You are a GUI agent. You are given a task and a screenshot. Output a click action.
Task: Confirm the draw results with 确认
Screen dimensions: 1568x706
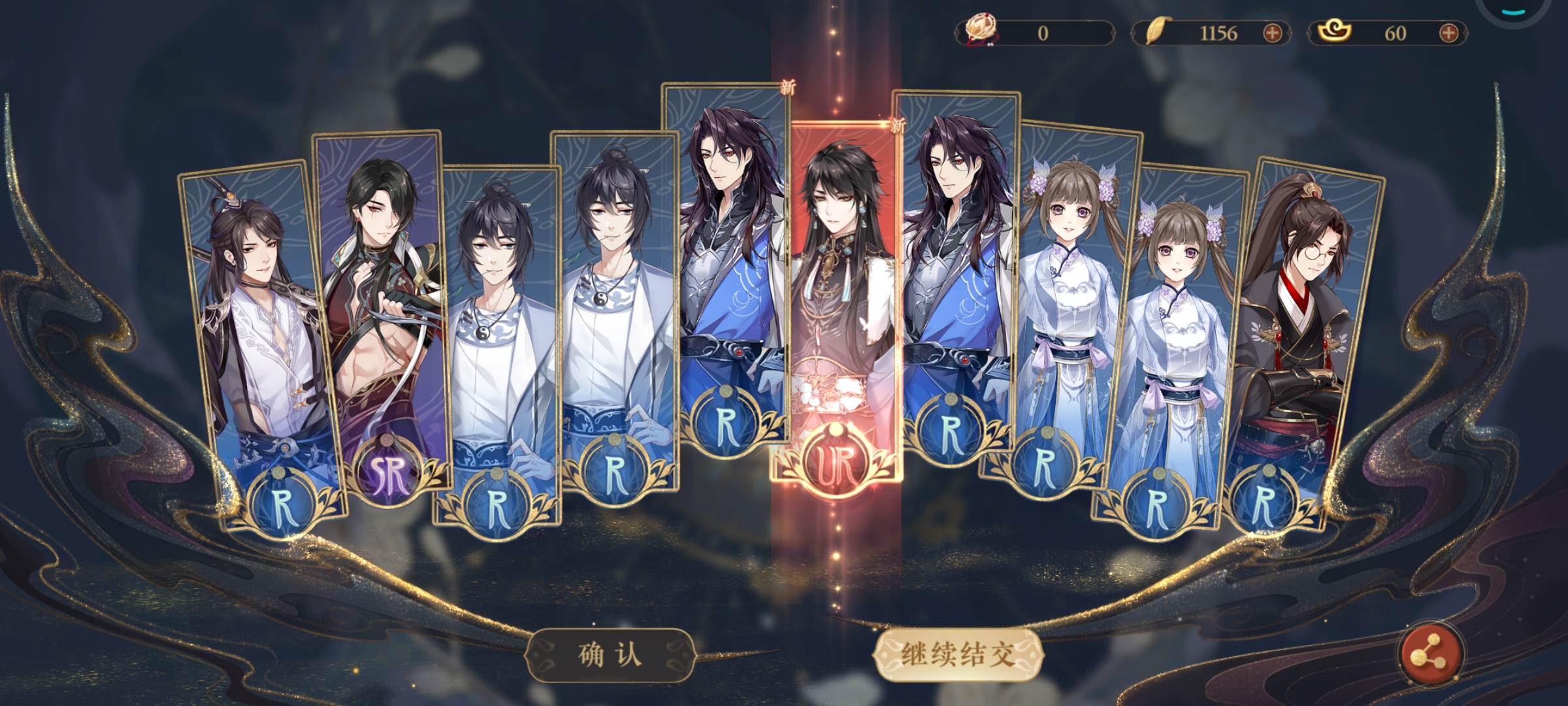[x=610, y=655]
